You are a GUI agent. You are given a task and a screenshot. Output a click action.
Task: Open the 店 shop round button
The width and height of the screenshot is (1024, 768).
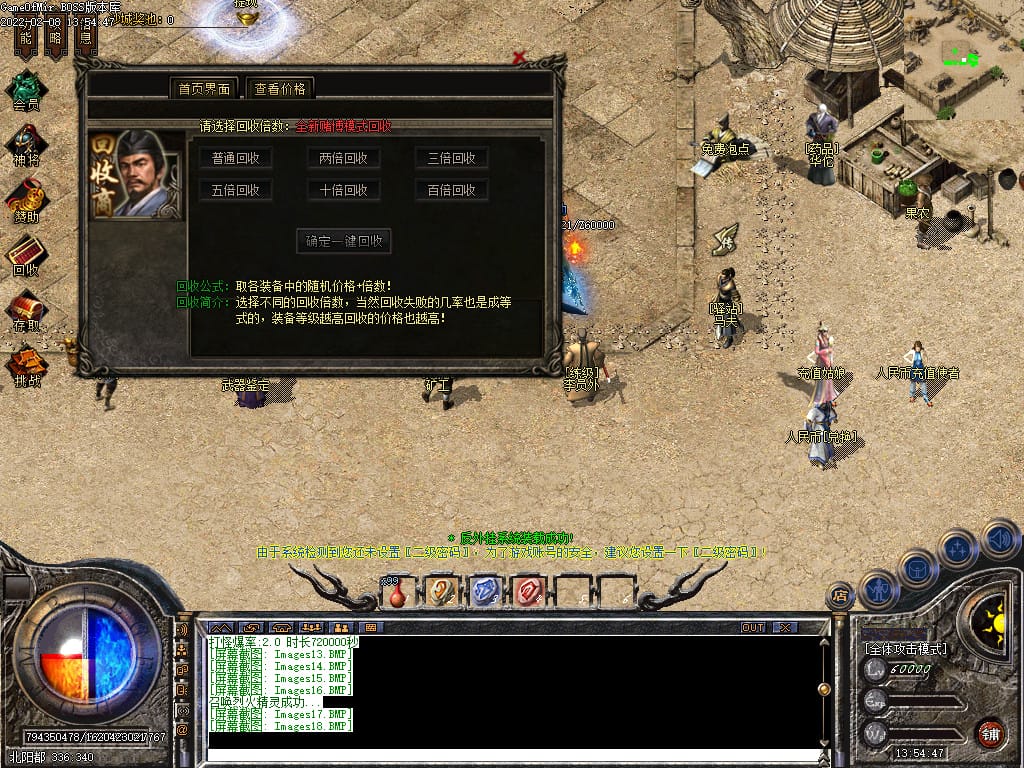pyautogui.click(x=841, y=596)
